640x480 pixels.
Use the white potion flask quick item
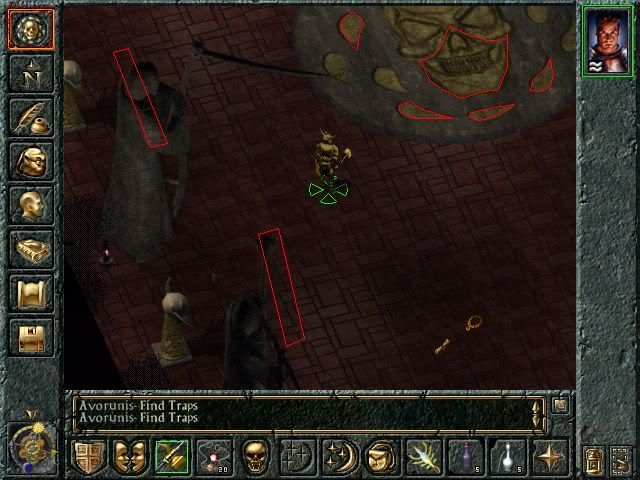pos(504,457)
